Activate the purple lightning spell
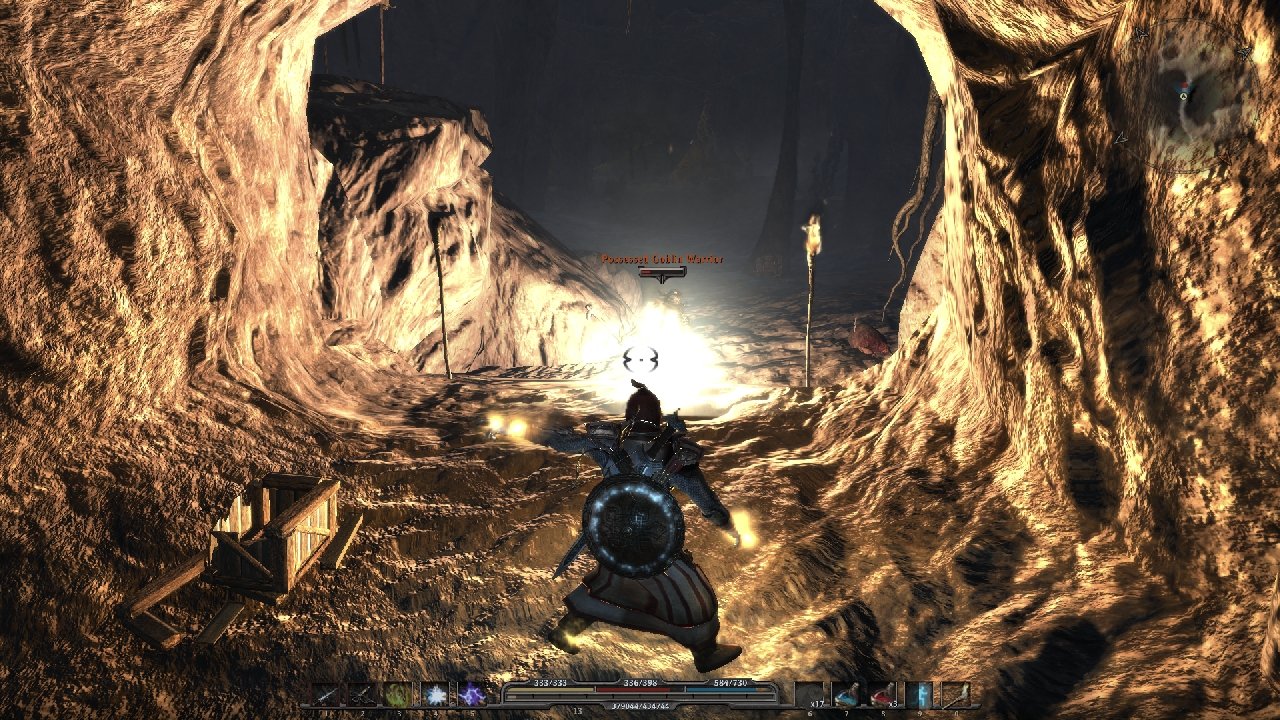Viewport: 1280px width, 720px height. pos(471,694)
